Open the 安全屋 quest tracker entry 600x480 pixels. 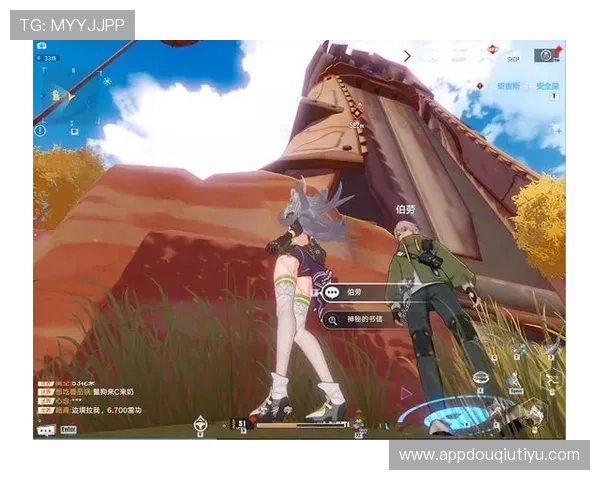[547, 87]
